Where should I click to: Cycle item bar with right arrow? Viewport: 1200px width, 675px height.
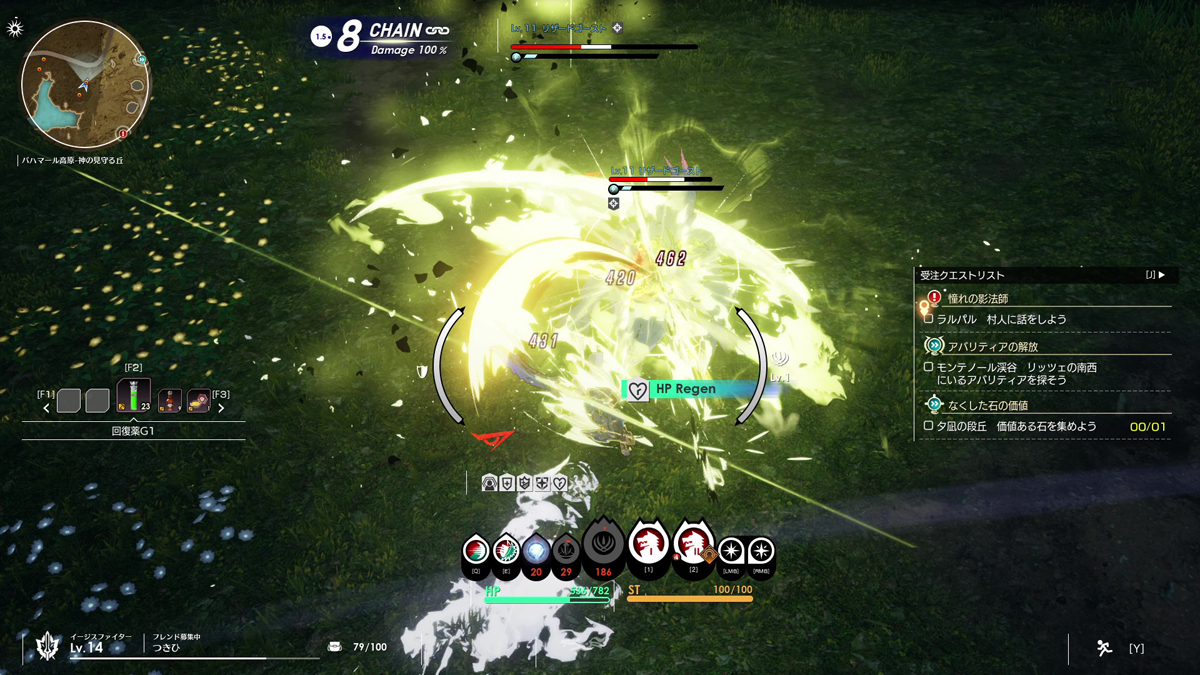[221, 408]
